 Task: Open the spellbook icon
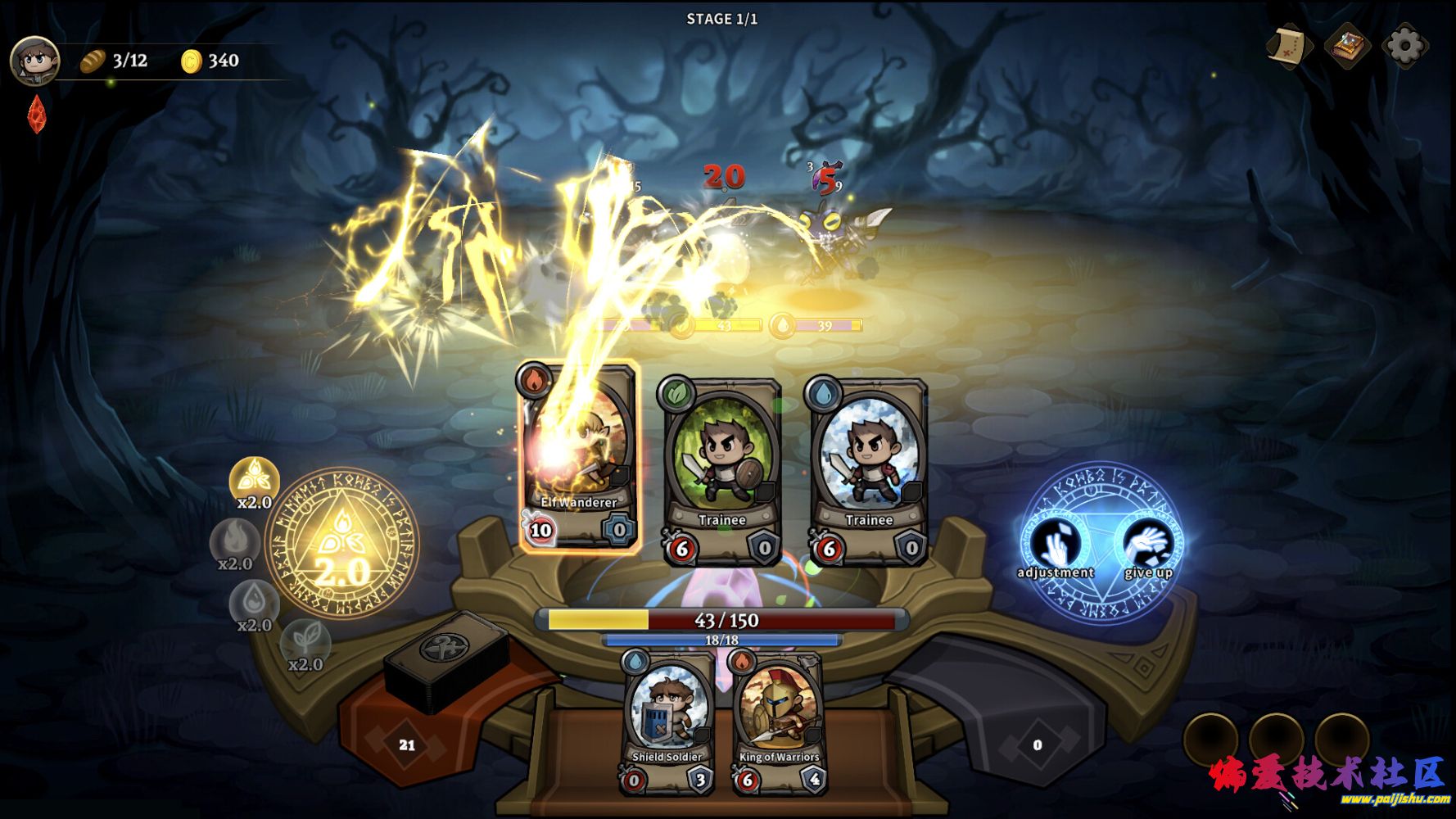1347,46
